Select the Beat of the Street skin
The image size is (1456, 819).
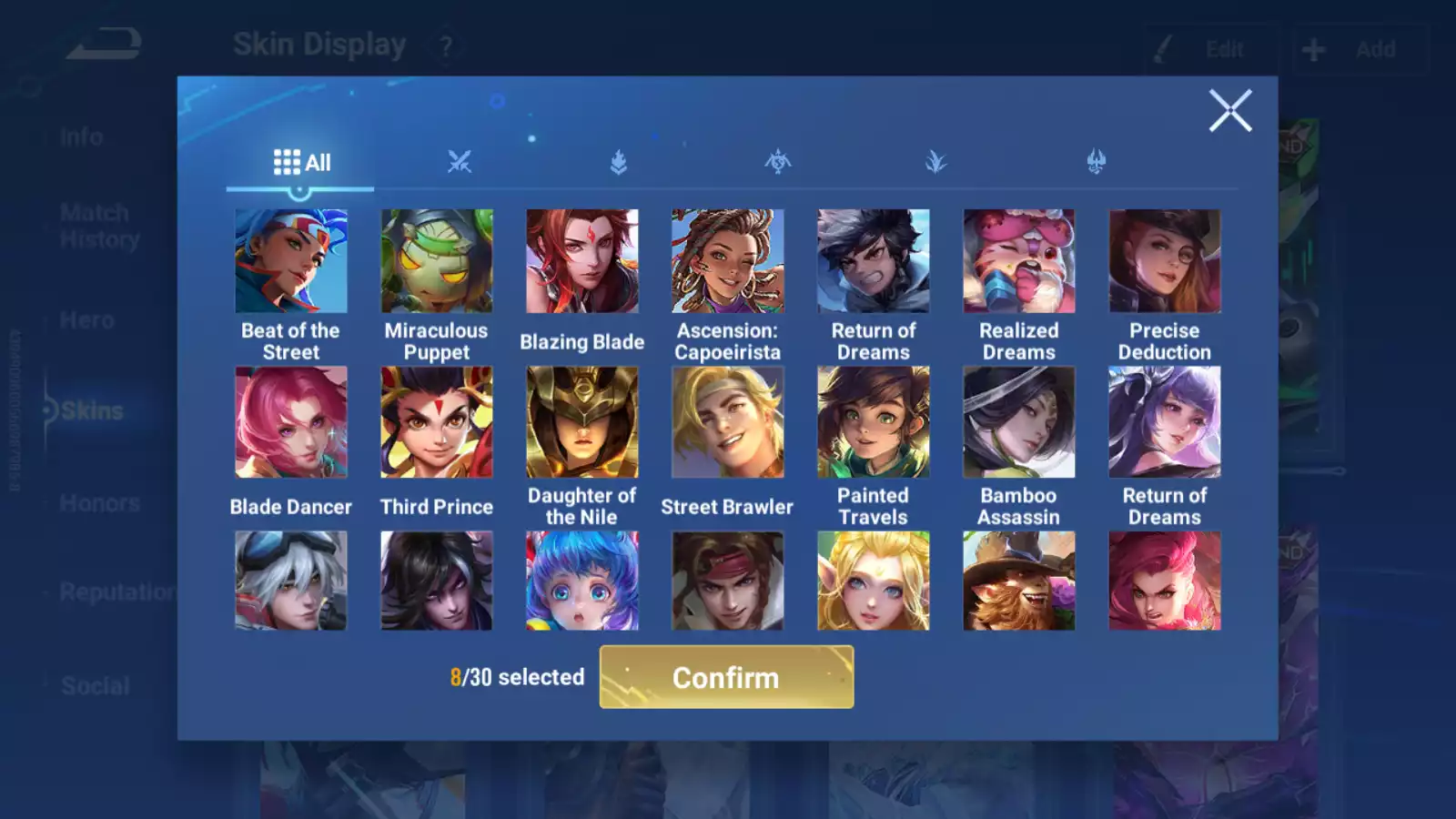click(291, 261)
